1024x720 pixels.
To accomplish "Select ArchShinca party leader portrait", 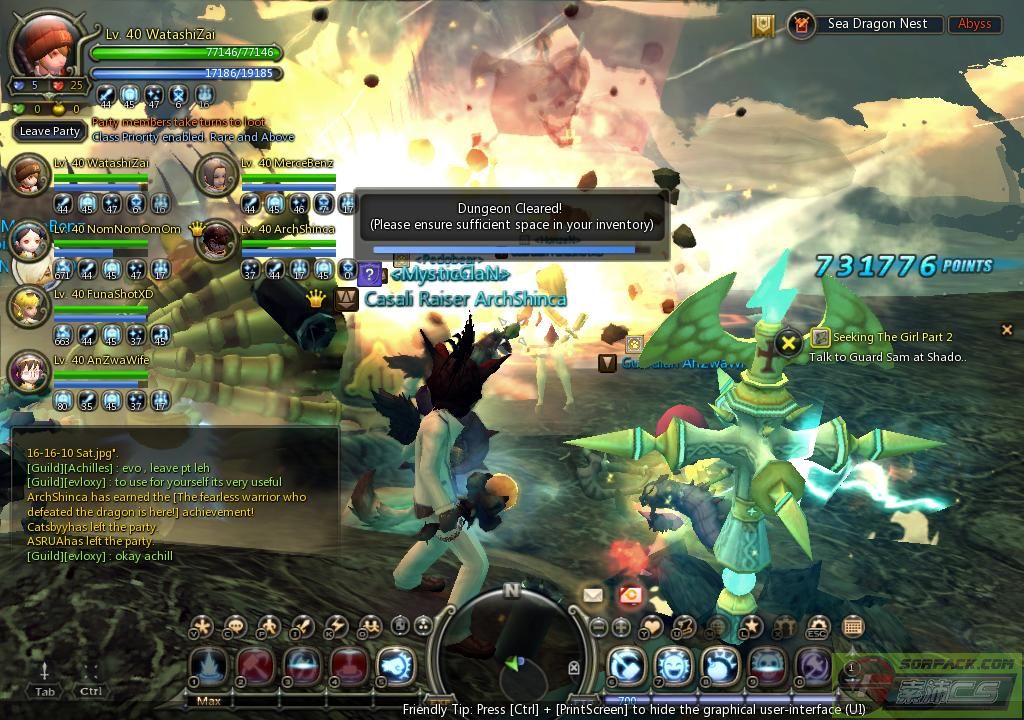I will coord(215,241).
